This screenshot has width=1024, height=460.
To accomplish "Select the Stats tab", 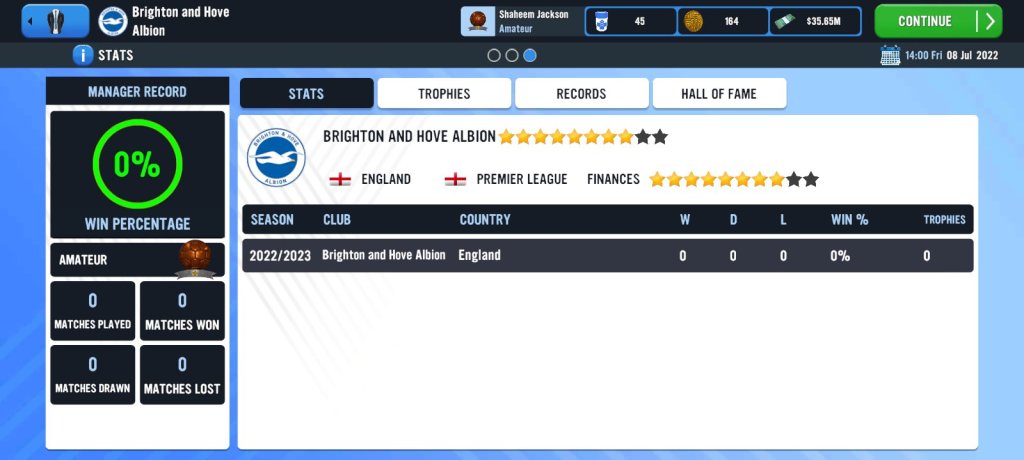I will pos(306,94).
